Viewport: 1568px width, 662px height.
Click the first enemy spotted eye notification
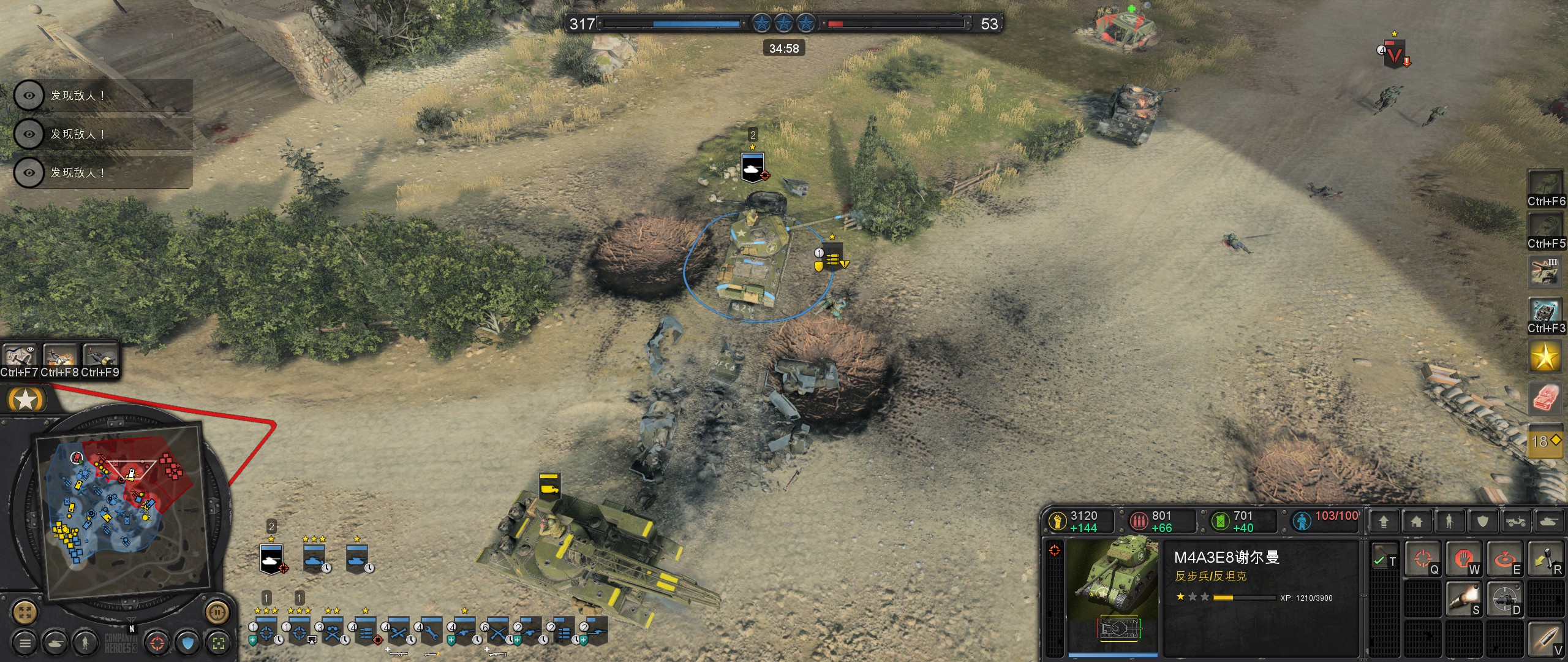point(29,96)
